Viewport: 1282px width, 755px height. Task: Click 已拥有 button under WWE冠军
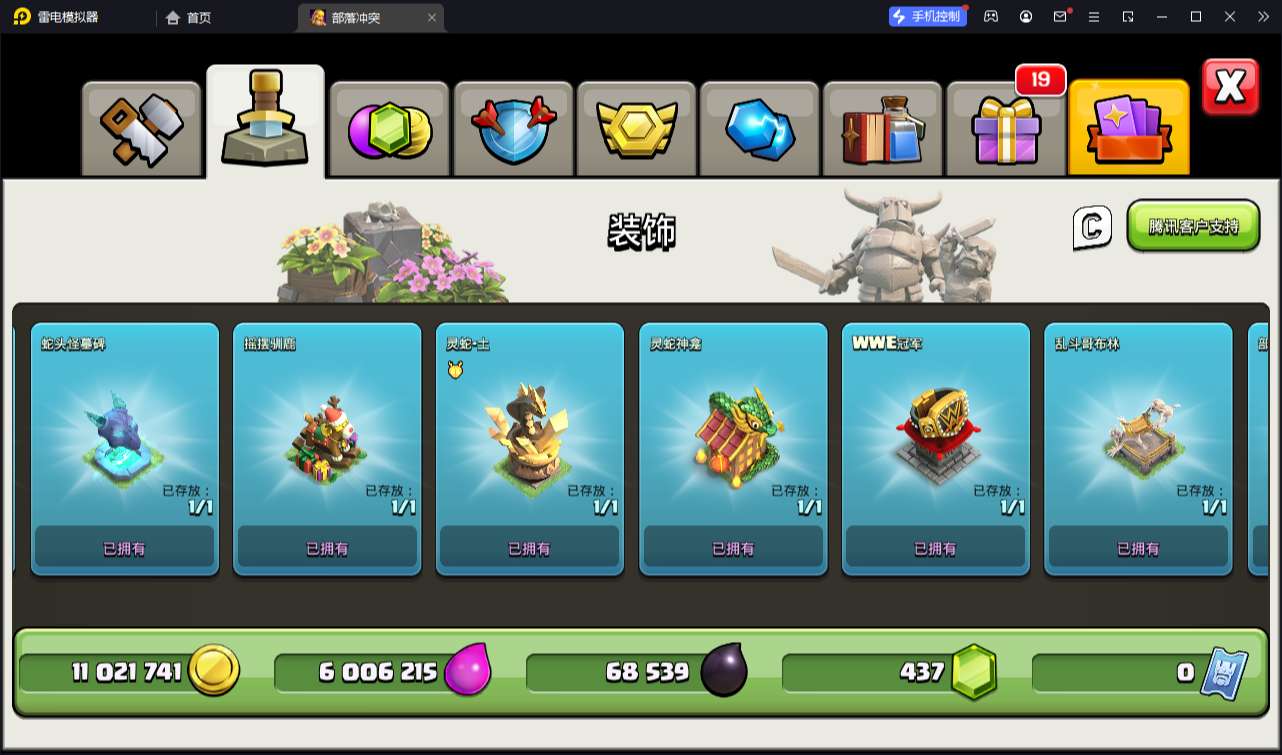[x=935, y=548]
